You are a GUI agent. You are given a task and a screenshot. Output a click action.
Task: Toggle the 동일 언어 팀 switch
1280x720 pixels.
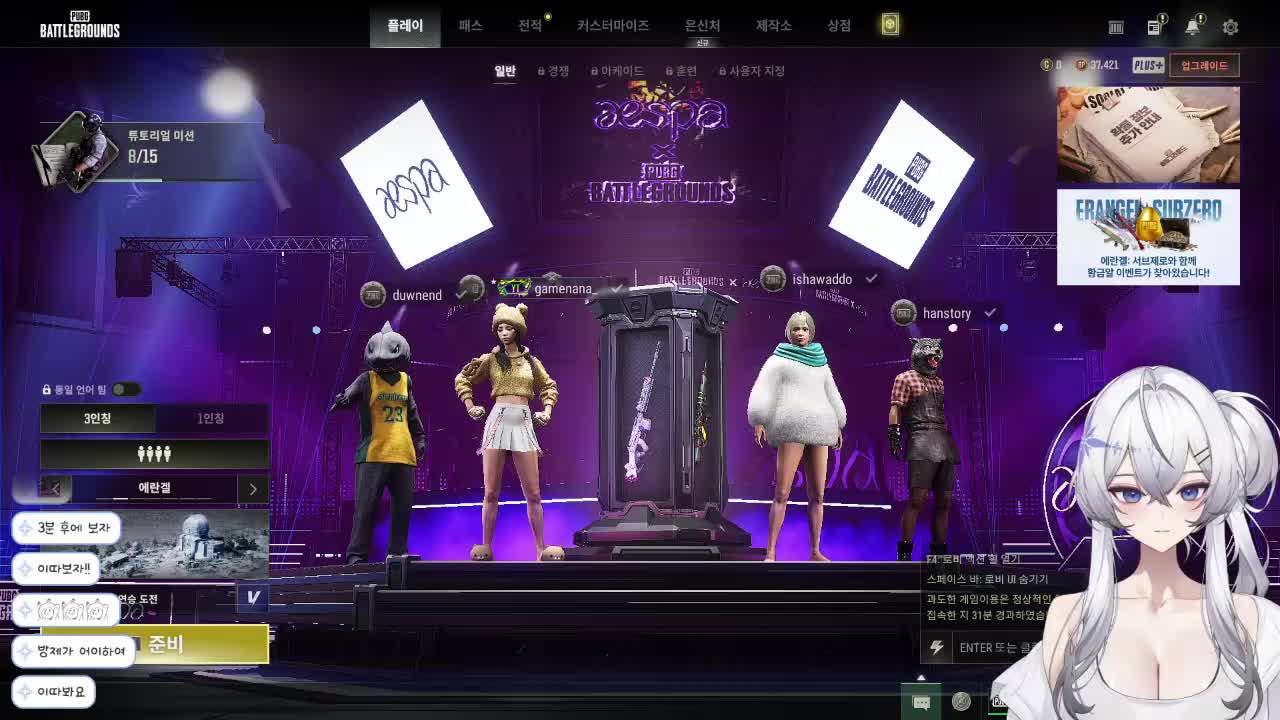[126, 390]
